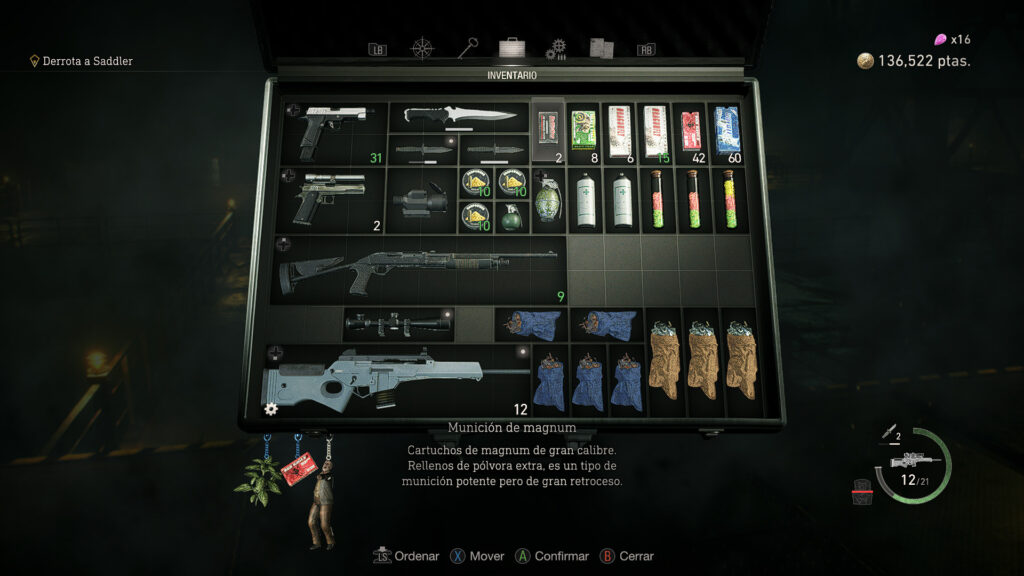
Task: Switch to the map compass tab
Action: pos(423,48)
